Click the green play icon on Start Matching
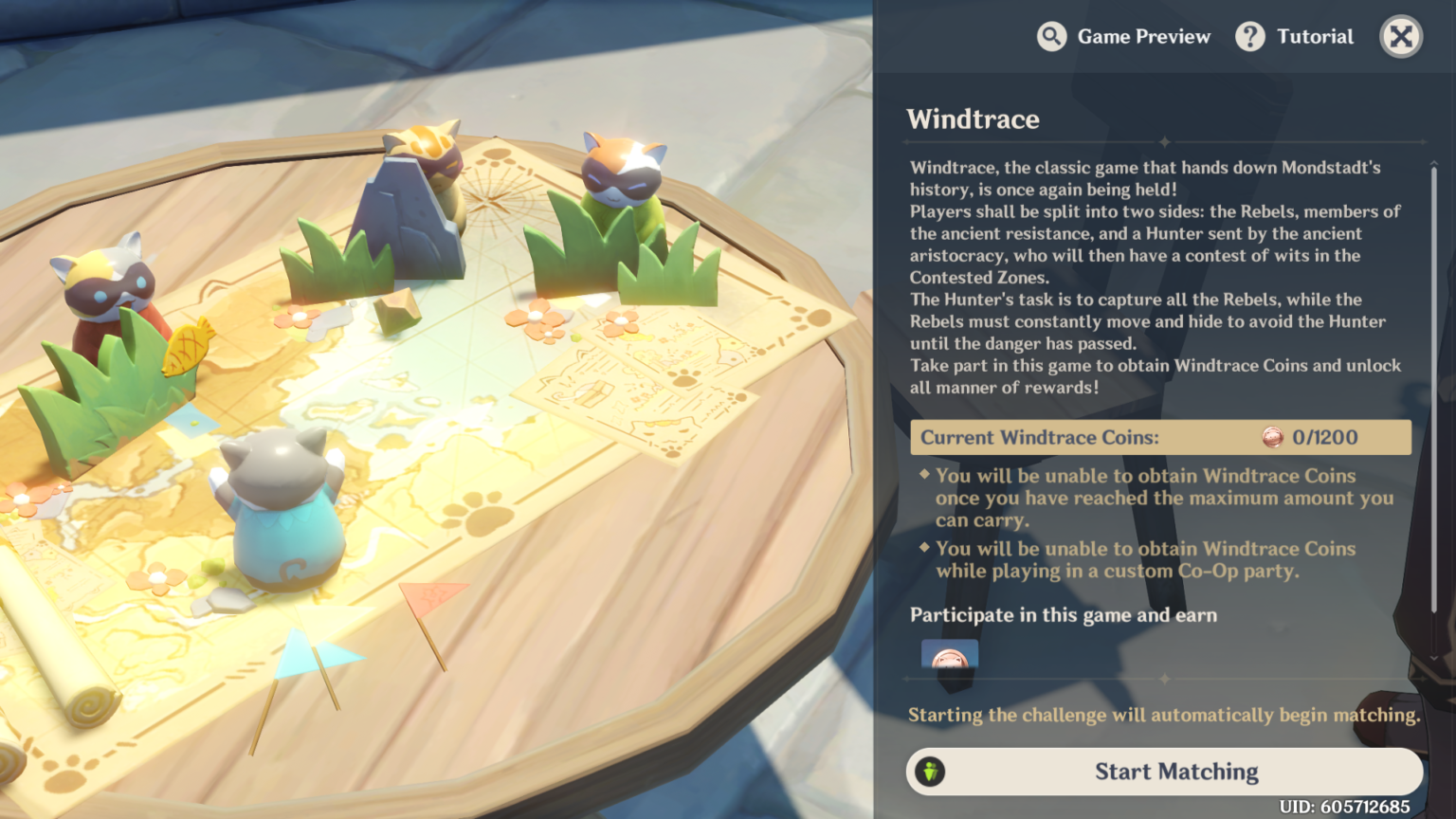Screen dimensions: 1456x819 tap(930, 771)
